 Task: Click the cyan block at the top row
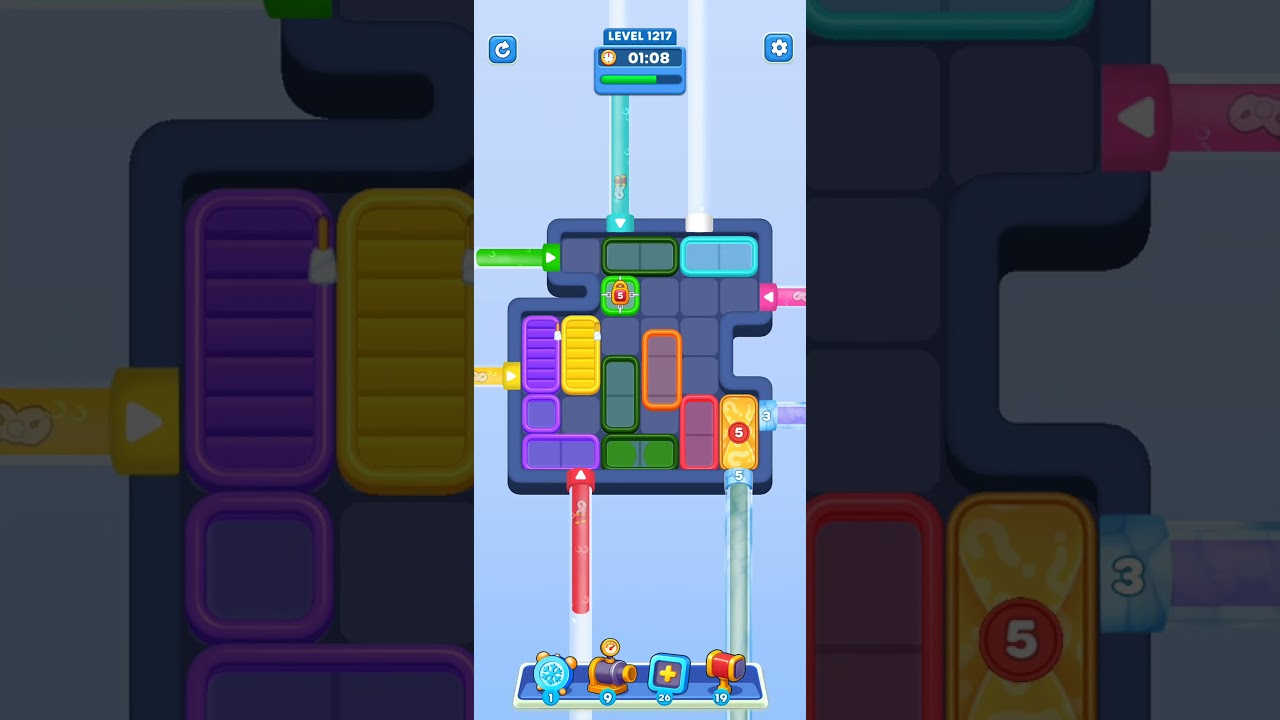(x=722, y=256)
